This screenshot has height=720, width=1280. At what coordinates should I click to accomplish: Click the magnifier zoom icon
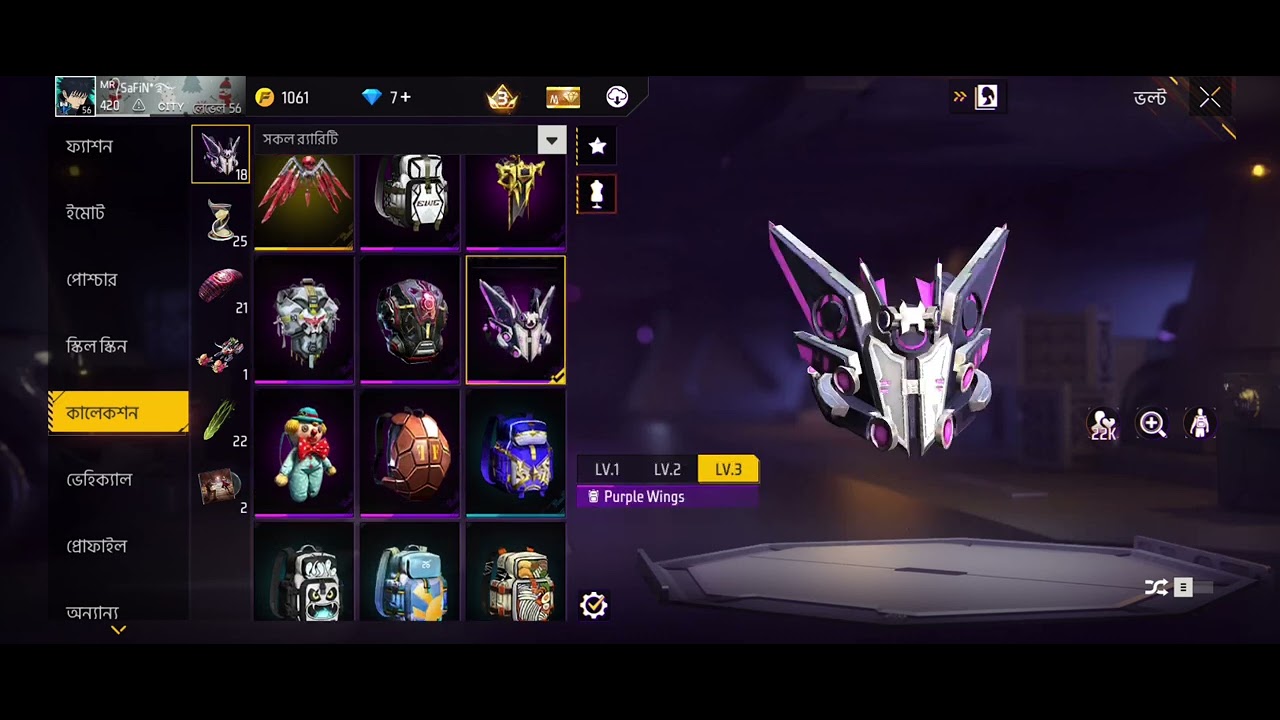pyautogui.click(x=1153, y=425)
